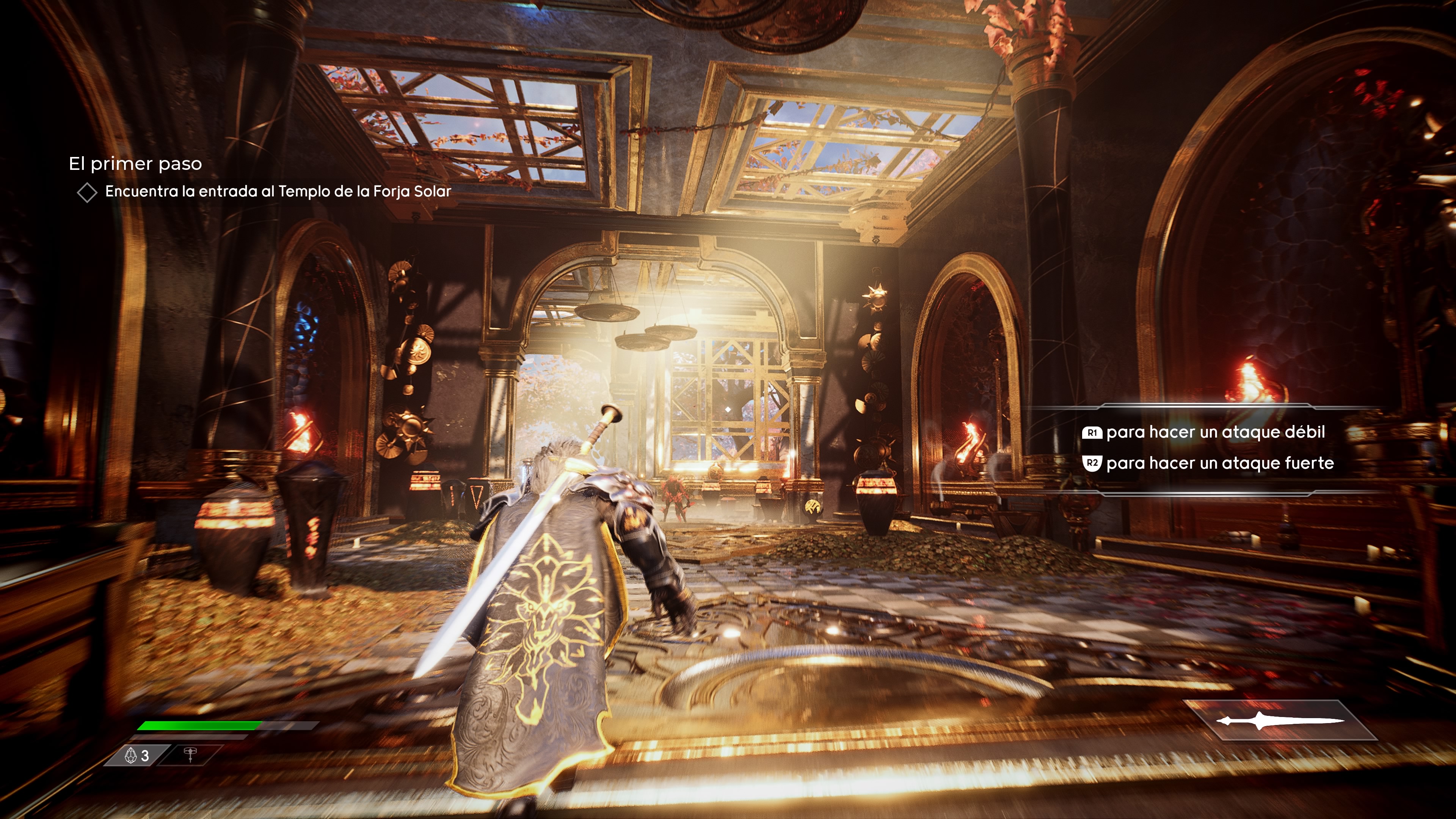Select the healing crystal item slot
Screen dimensions: 1456x819
137,755
